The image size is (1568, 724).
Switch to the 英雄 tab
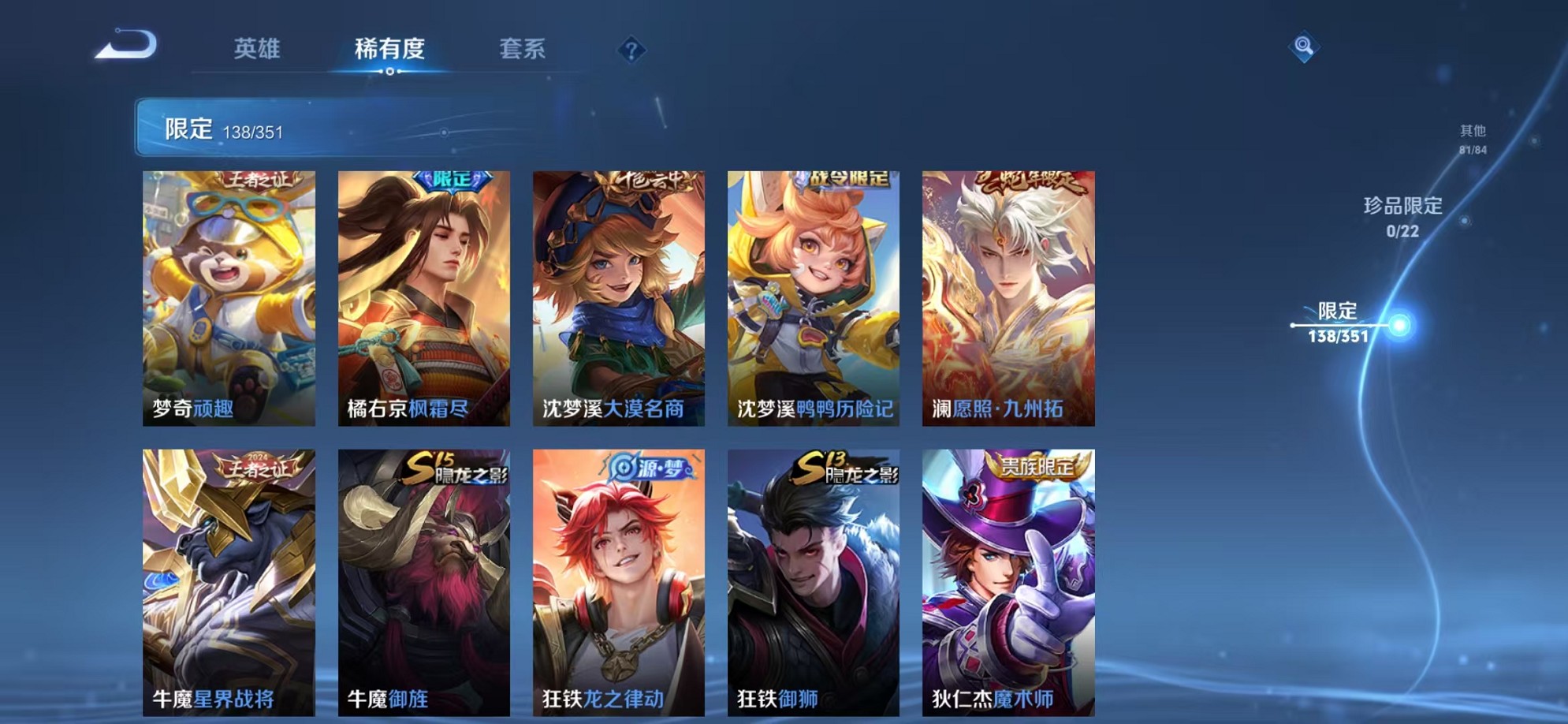258,49
